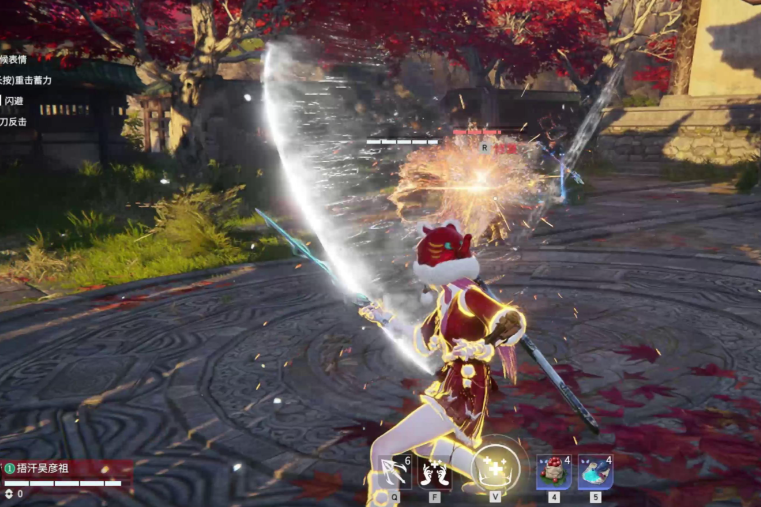Use the blue powder pouch item

(595, 471)
